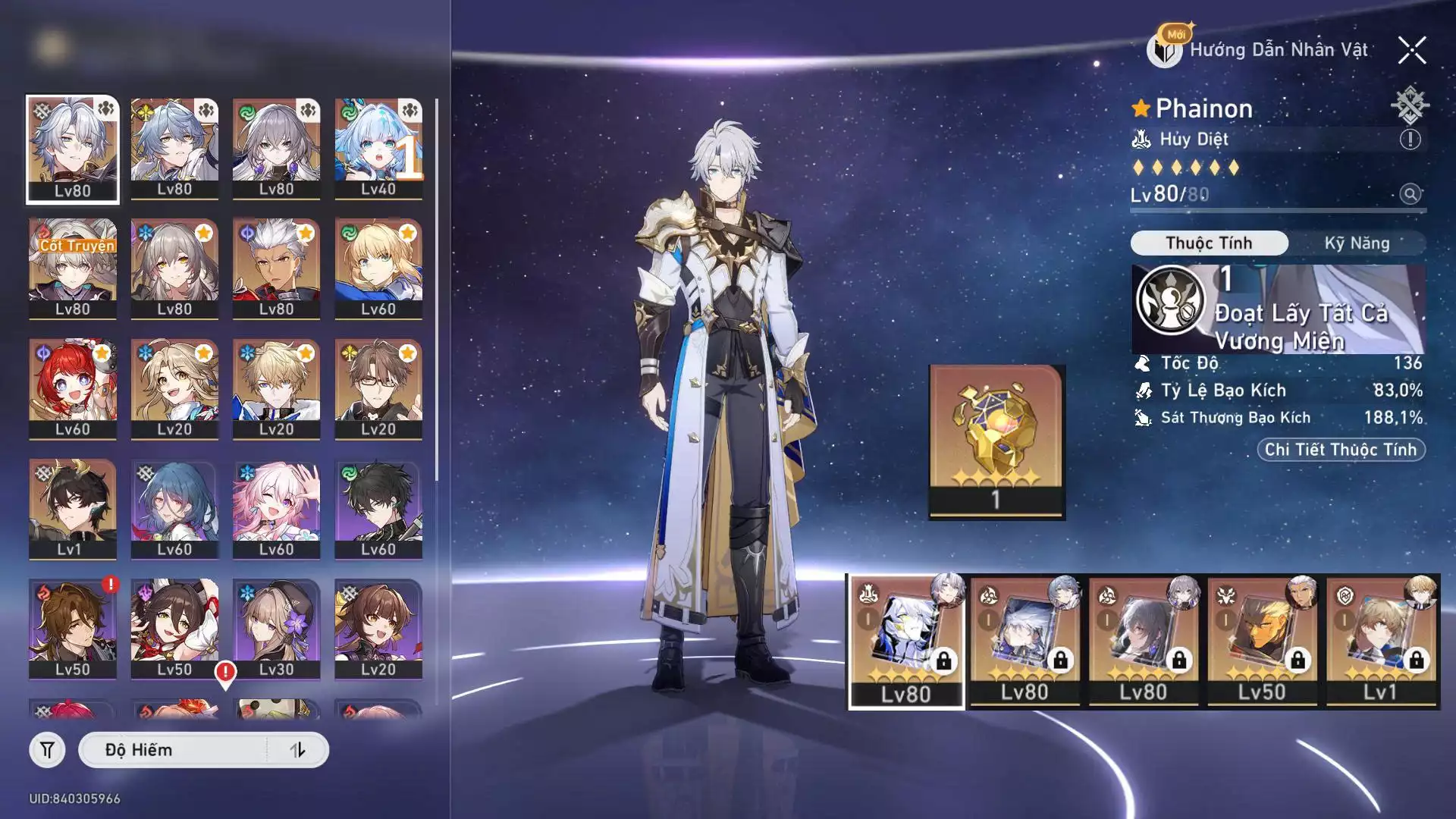
Task: Select the Cốt Truyện story character
Action: [73, 268]
